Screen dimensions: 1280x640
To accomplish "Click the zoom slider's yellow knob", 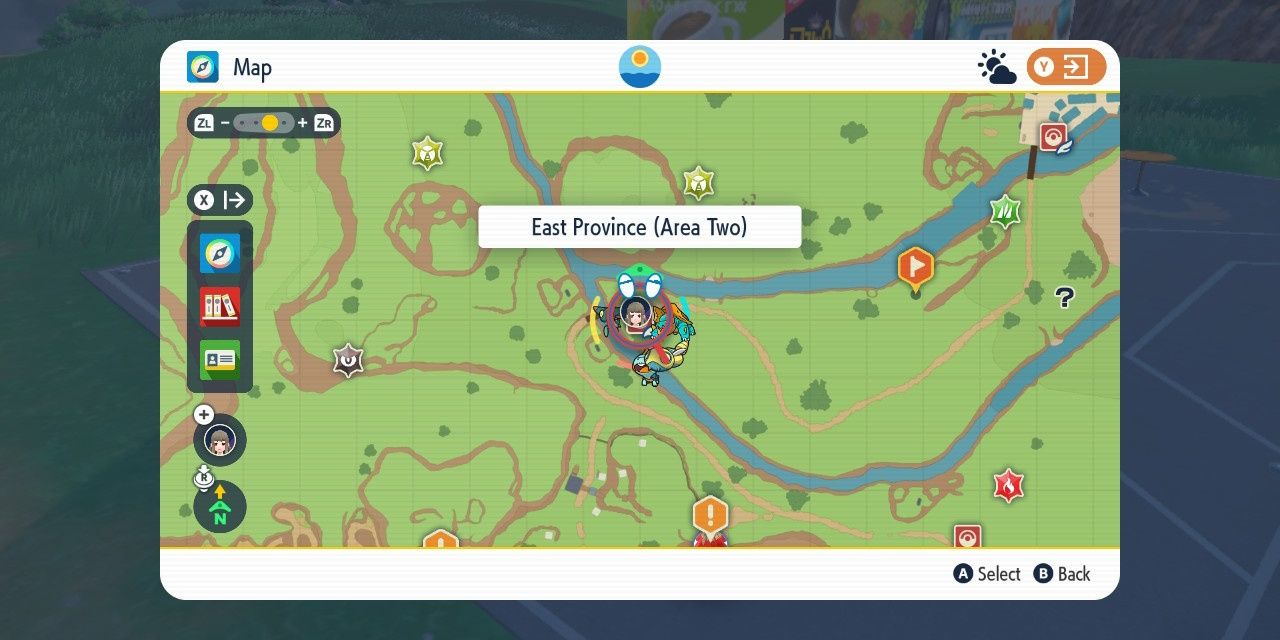I will coord(269,123).
